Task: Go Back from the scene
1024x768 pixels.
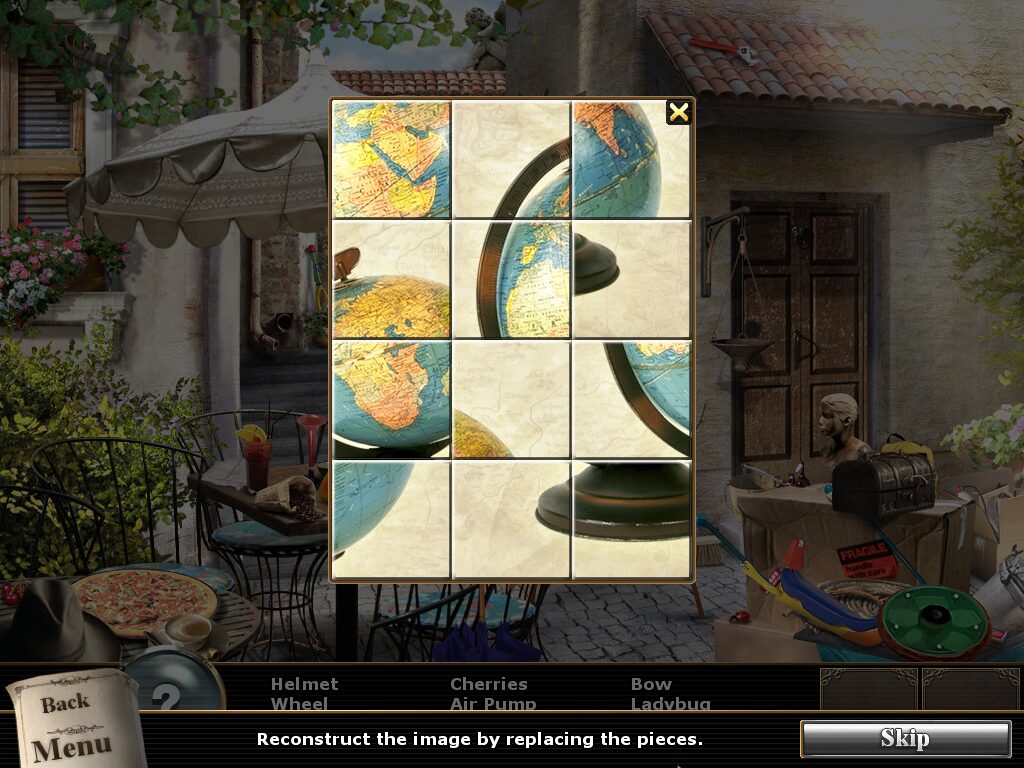Action: click(x=65, y=704)
